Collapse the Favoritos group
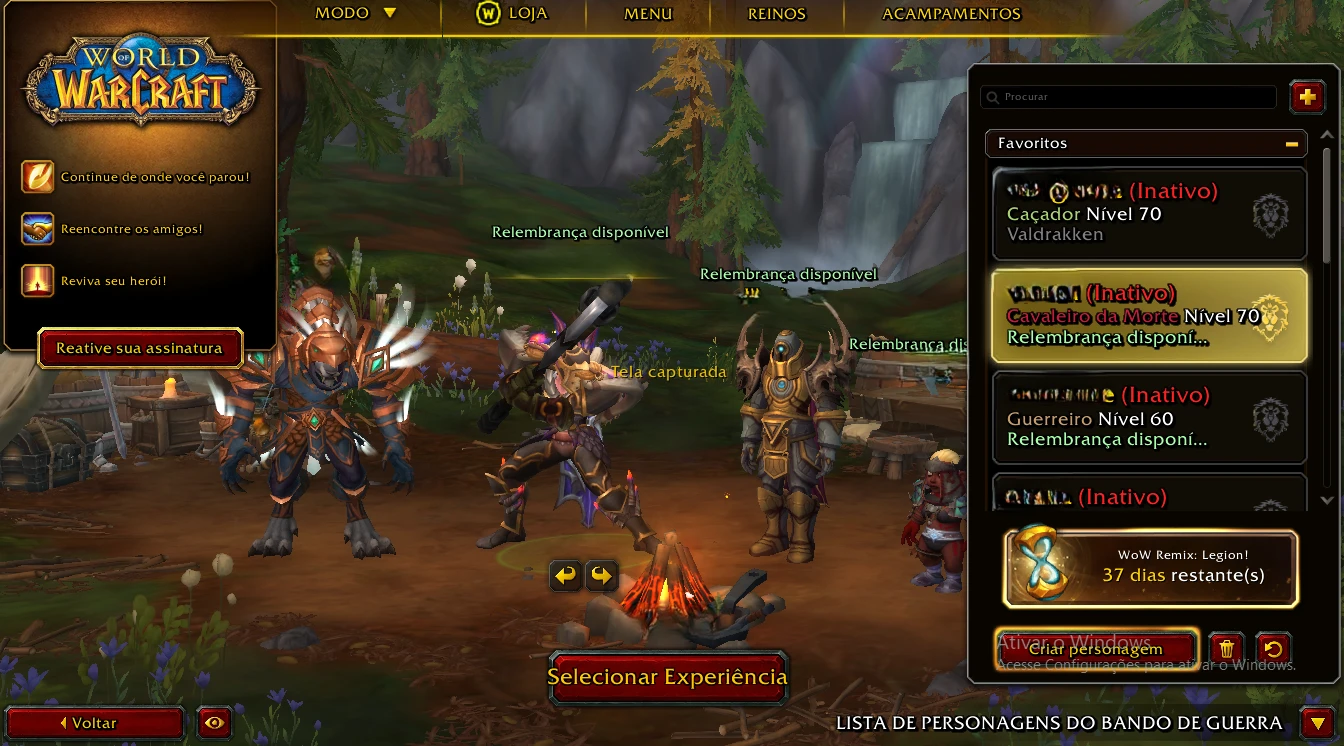This screenshot has width=1344, height=746. point(1294,143)
